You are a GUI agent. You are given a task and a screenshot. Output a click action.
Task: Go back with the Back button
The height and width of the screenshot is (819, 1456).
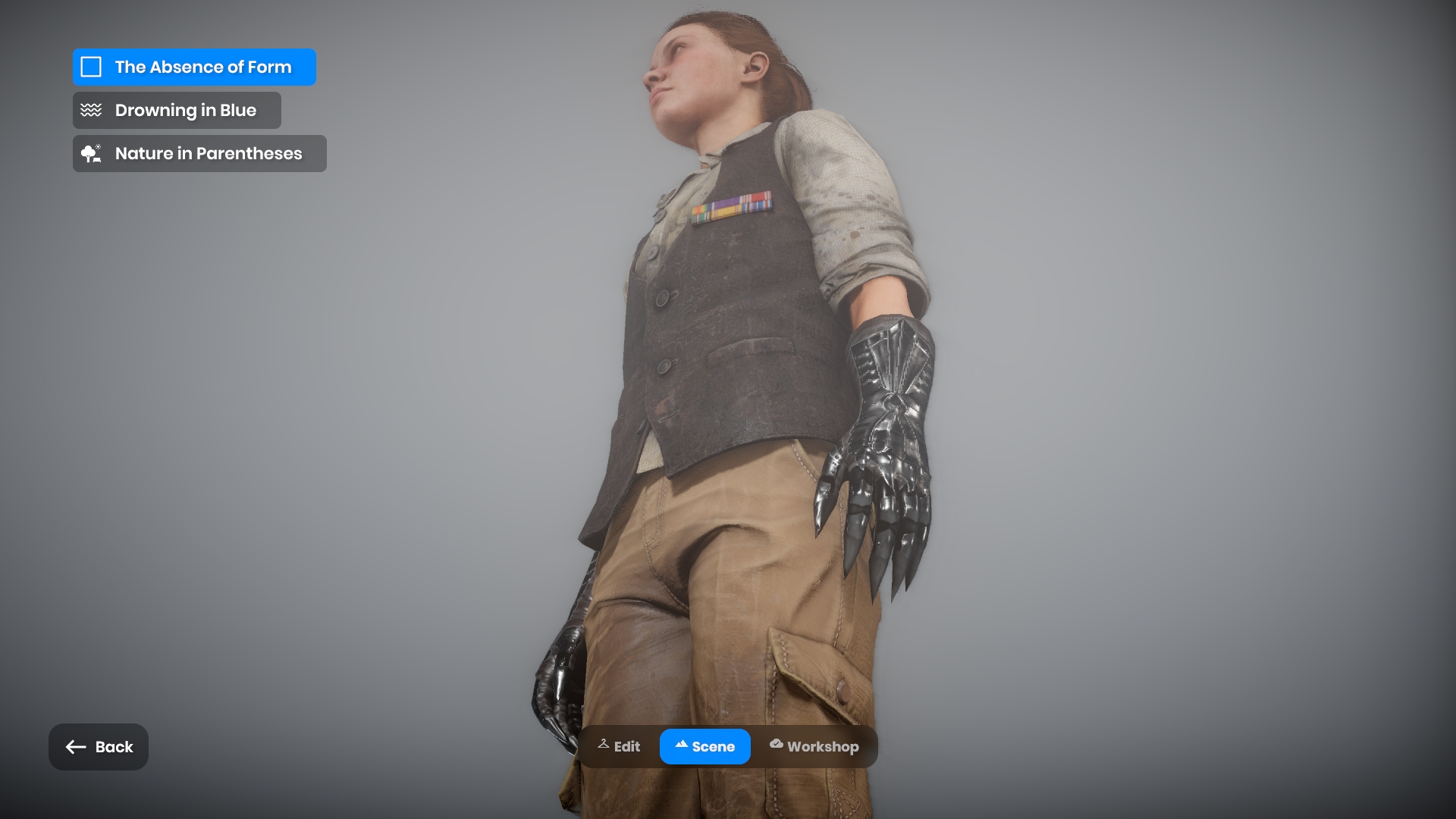coord(99,747)
